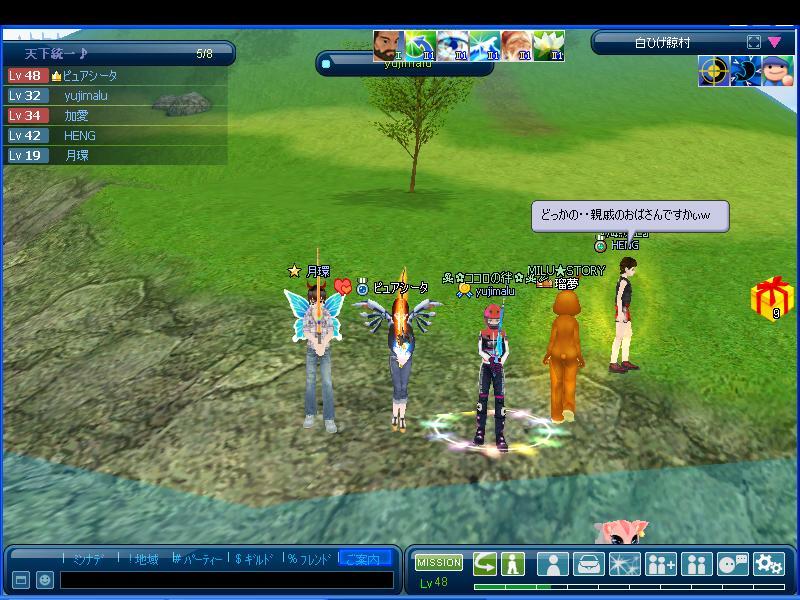Screen dimensions: 800x600
Task: Open the MISSION panel
Action: (439, 562)
